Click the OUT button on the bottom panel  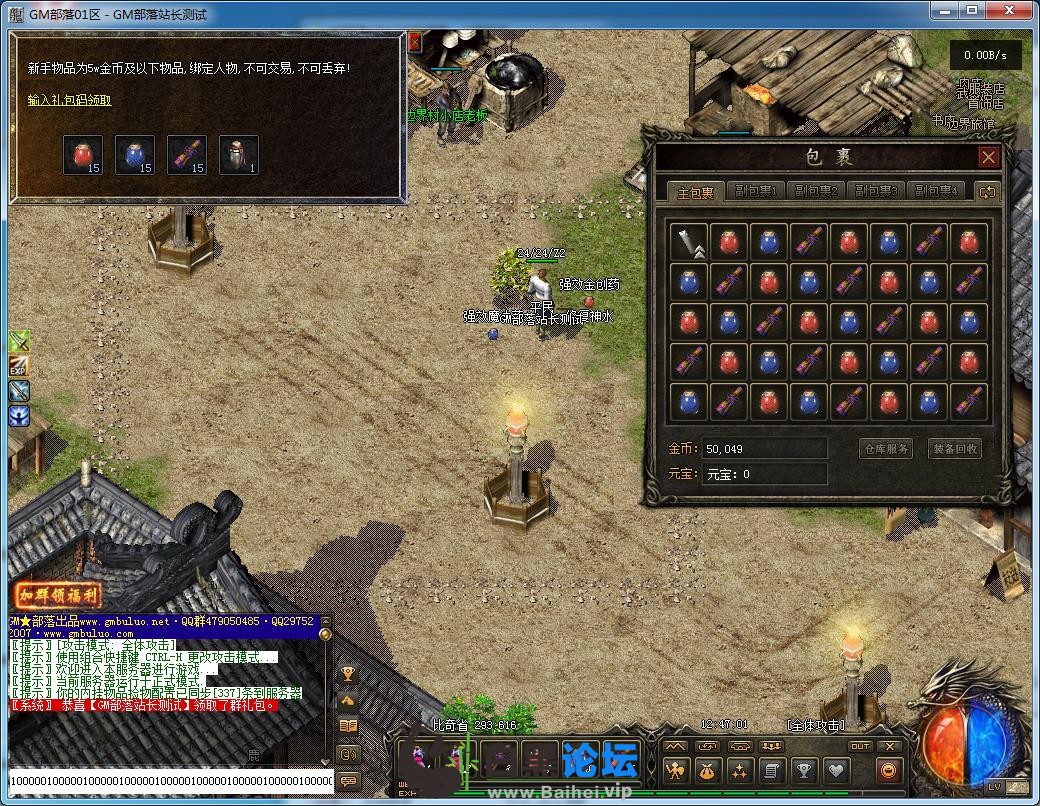point(860,746)
